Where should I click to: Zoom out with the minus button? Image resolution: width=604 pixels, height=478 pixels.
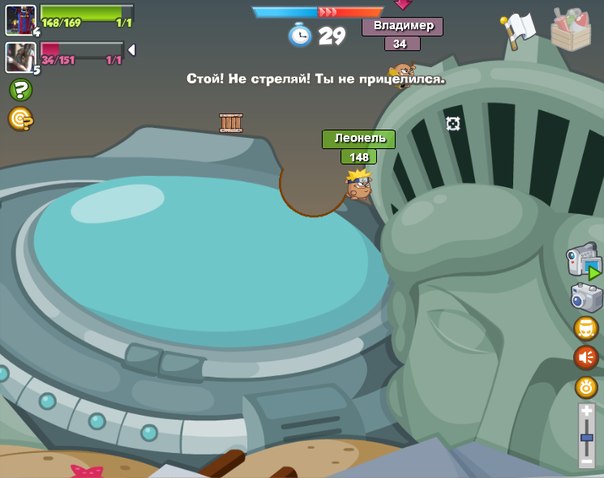coord(587,462)
